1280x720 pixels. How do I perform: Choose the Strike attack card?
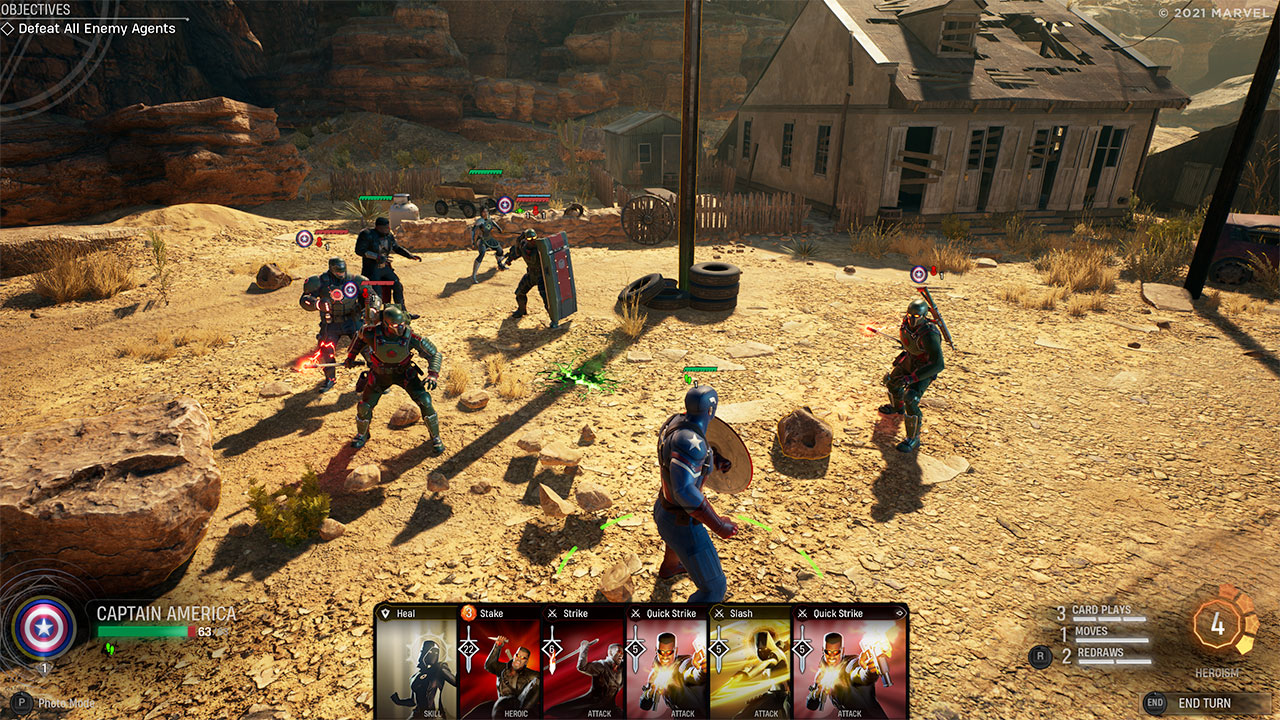click(583, 662)
